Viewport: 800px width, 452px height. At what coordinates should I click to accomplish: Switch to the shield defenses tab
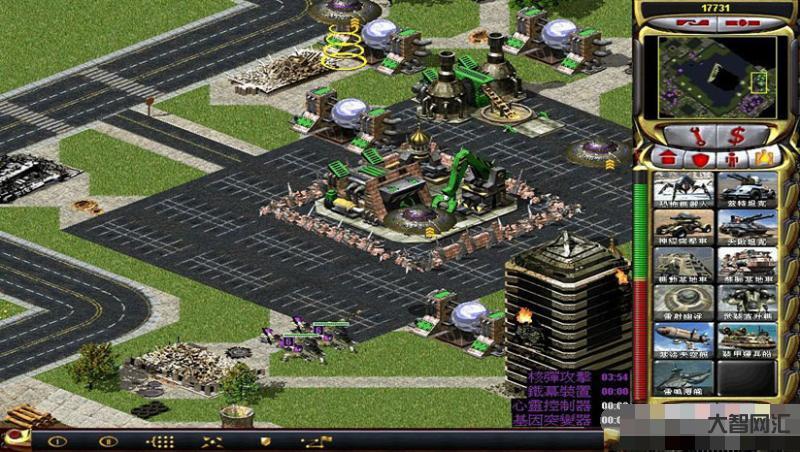(700, 158)
